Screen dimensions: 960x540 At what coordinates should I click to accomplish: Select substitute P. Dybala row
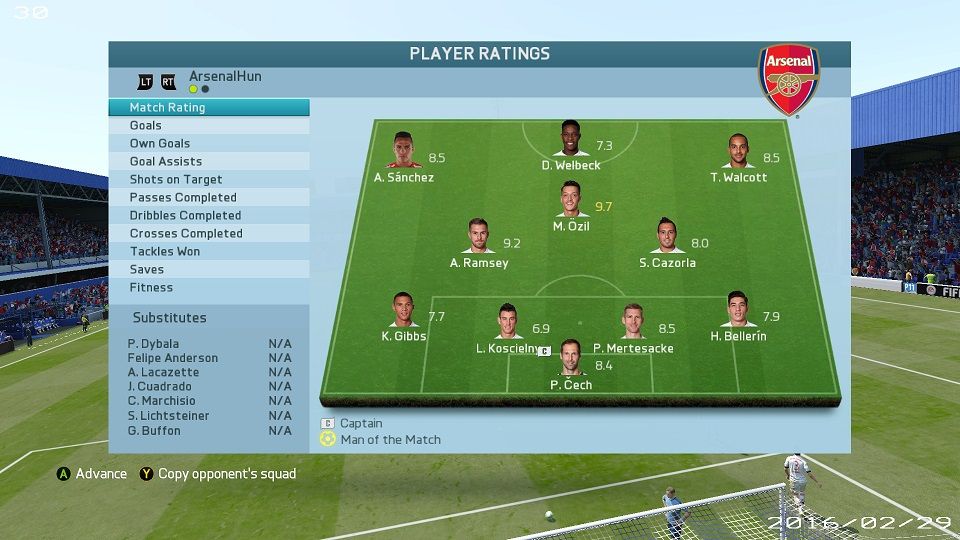(209, 343)
